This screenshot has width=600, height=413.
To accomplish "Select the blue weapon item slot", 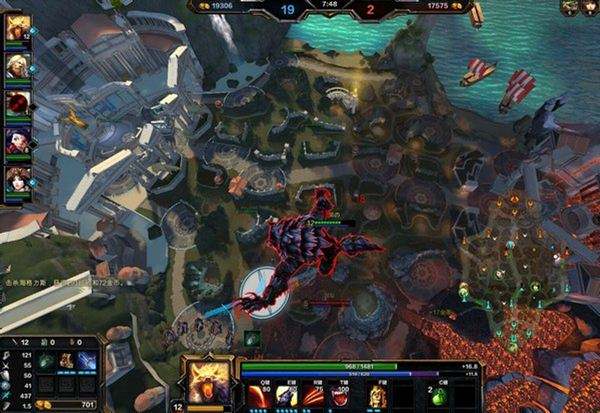I will (86, 361).
